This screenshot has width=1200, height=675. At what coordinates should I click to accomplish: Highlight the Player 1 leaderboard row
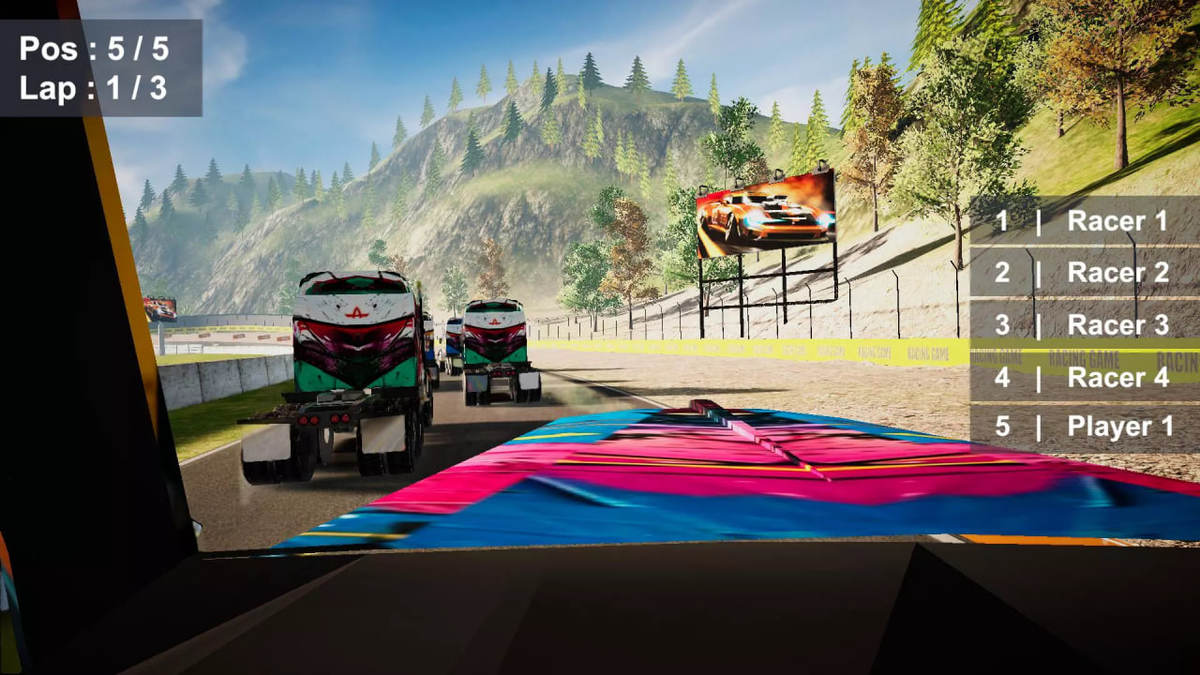tap(1084, 427)
